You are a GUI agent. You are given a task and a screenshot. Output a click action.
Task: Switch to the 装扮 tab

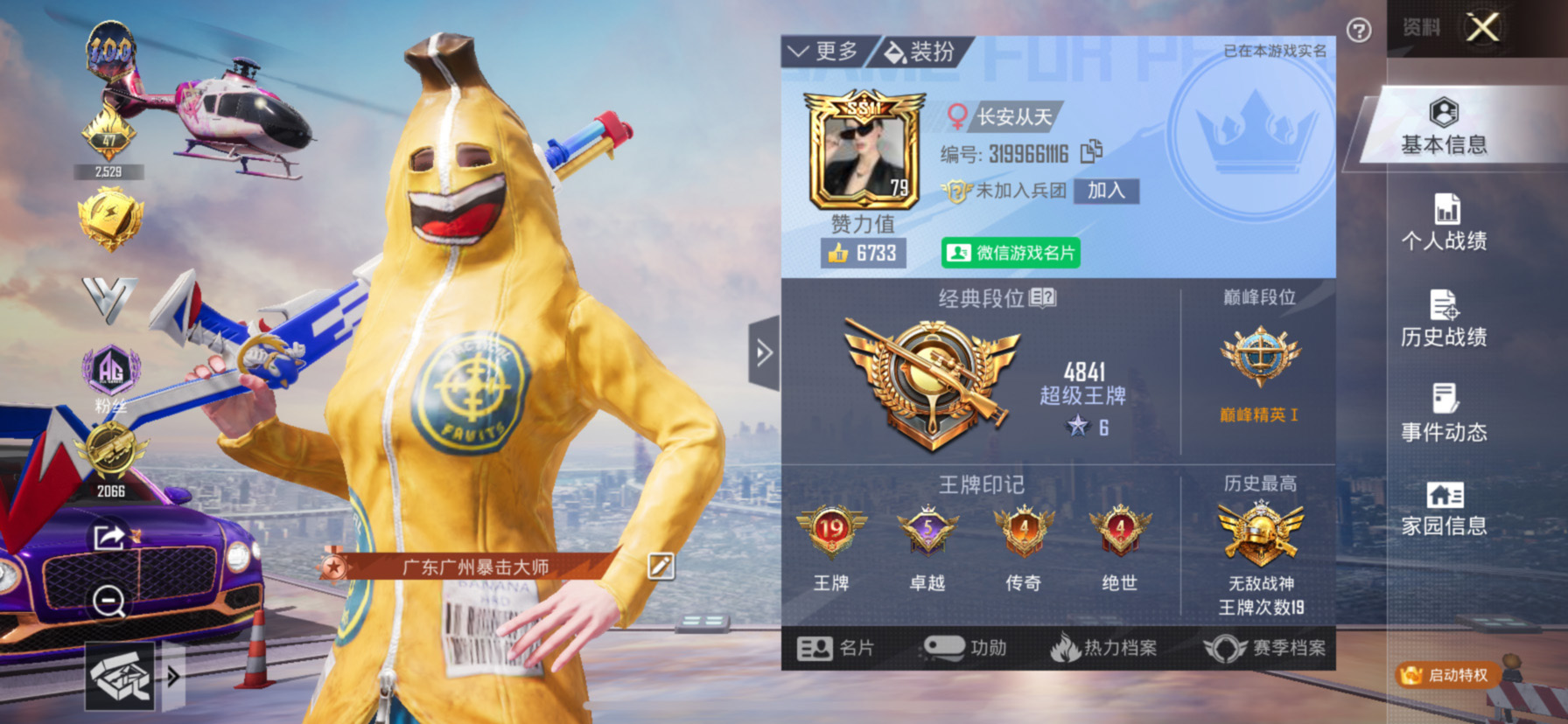[917, 50]
